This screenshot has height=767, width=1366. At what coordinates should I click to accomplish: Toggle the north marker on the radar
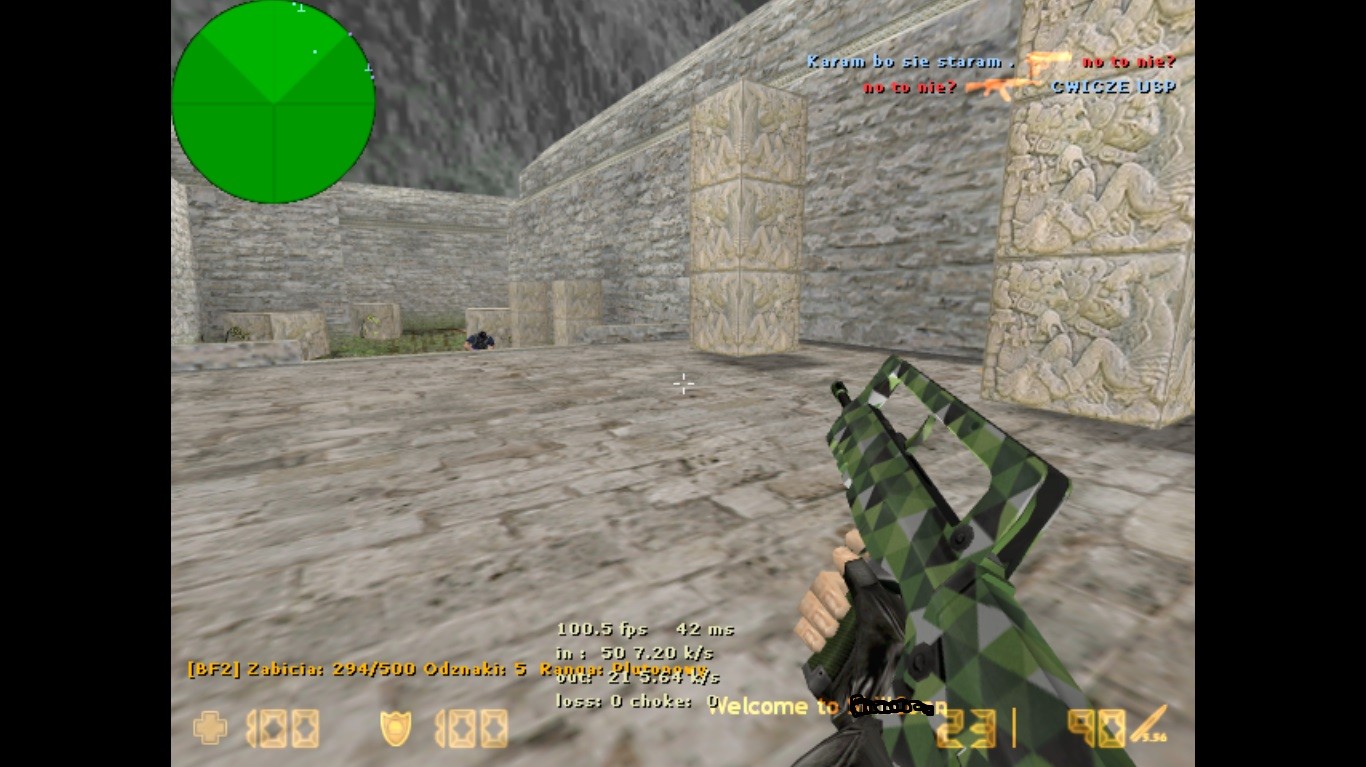[299, 9]
